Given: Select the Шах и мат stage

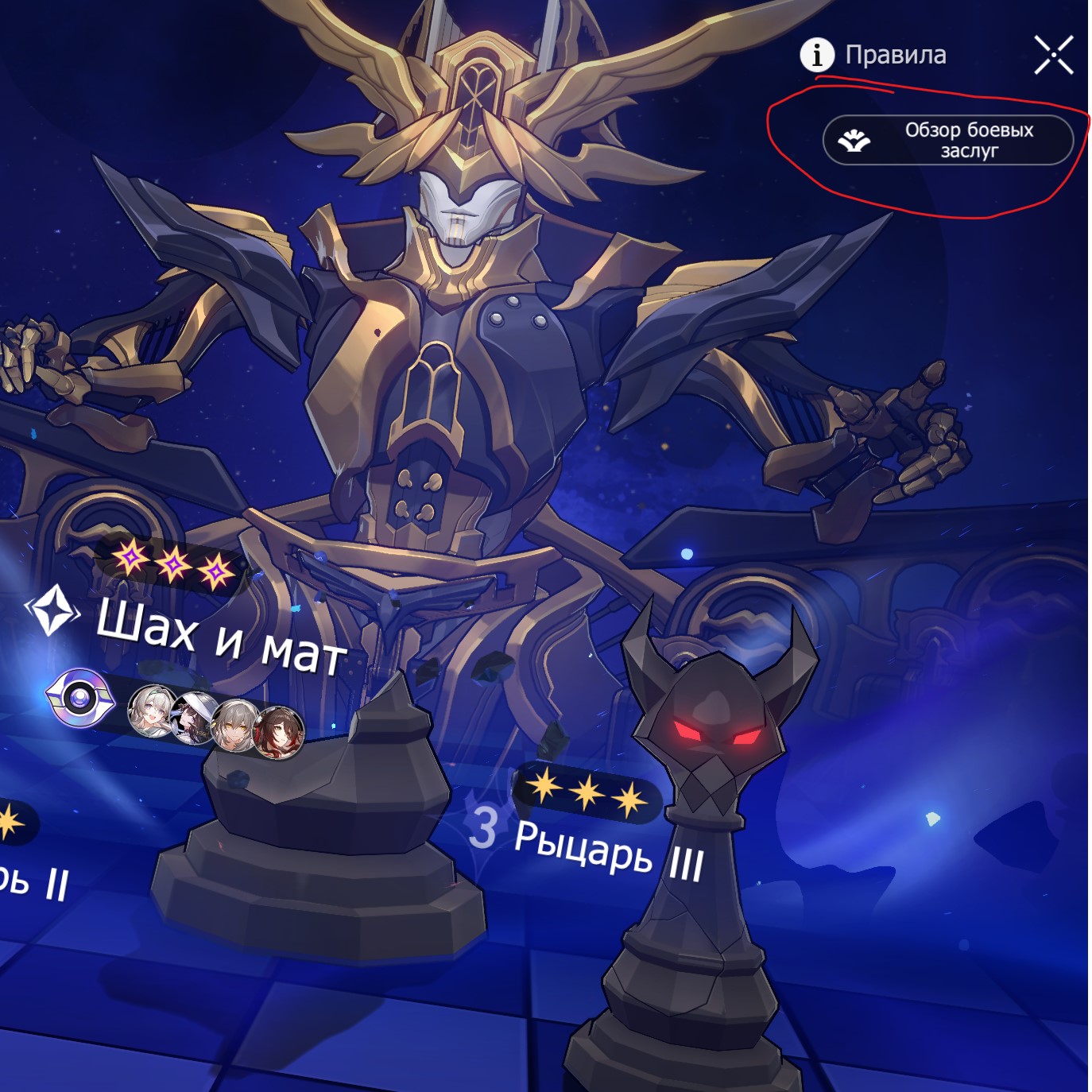Looking at the screenshot, I should pyautogui.click(x=220, y=636).
